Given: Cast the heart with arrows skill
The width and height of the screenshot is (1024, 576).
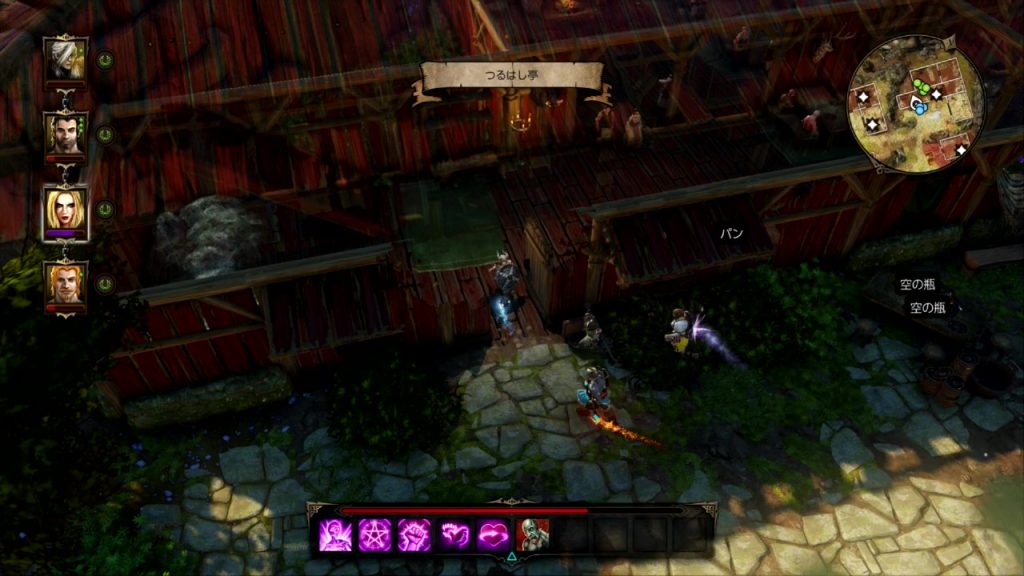Looking at the screenshot, I should [x=495, y=535].
